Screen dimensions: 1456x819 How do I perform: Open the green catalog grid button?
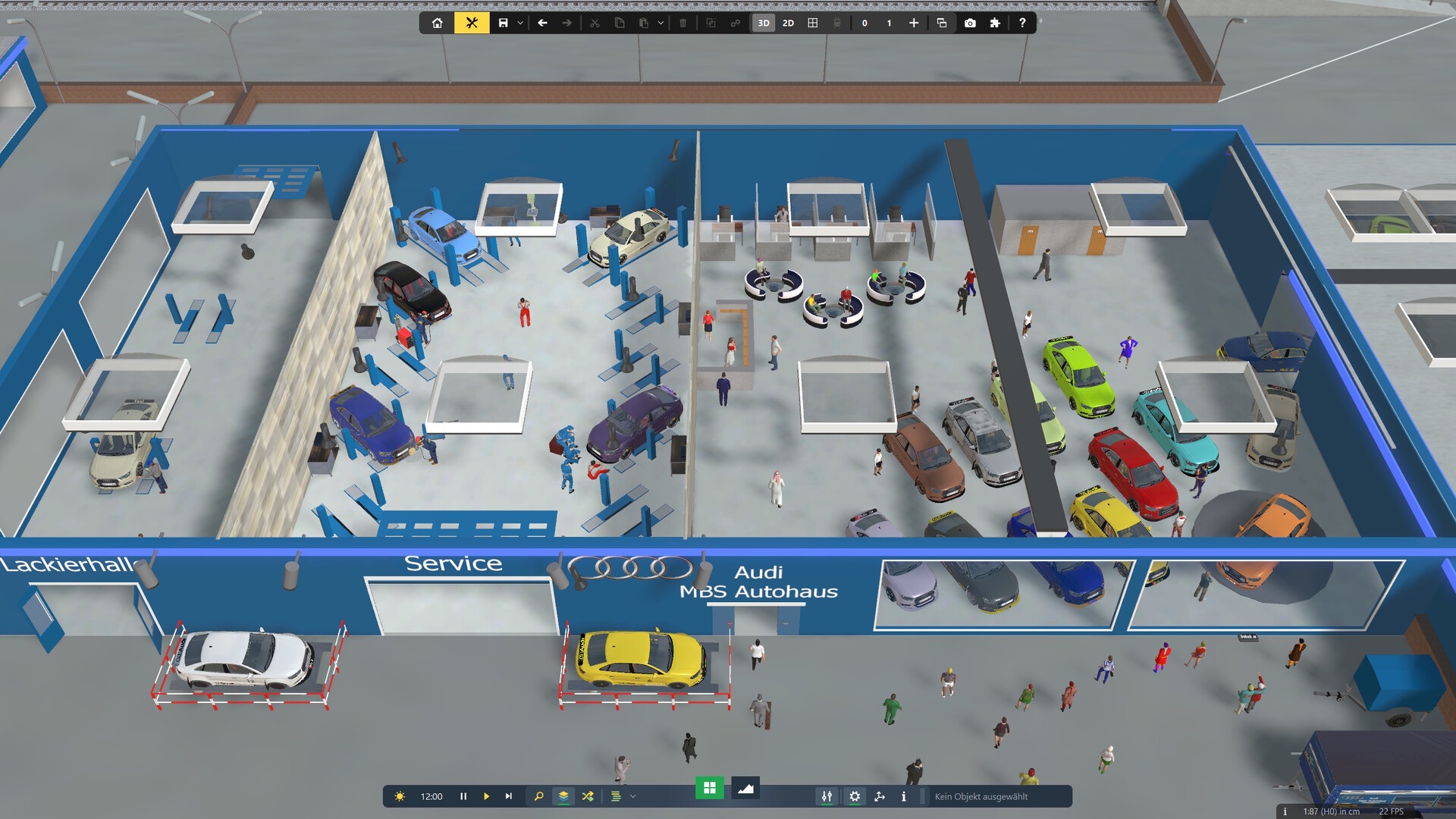coord(710,788)
